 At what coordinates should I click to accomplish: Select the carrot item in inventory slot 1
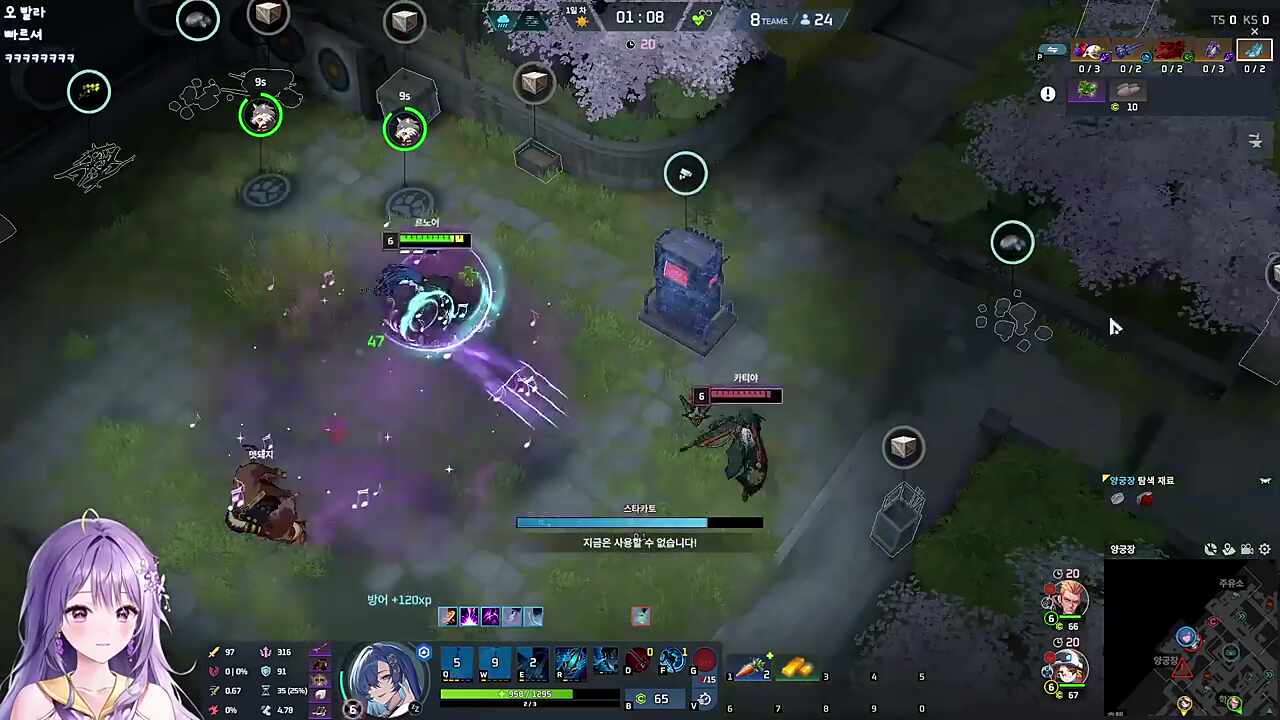[750, 666]
